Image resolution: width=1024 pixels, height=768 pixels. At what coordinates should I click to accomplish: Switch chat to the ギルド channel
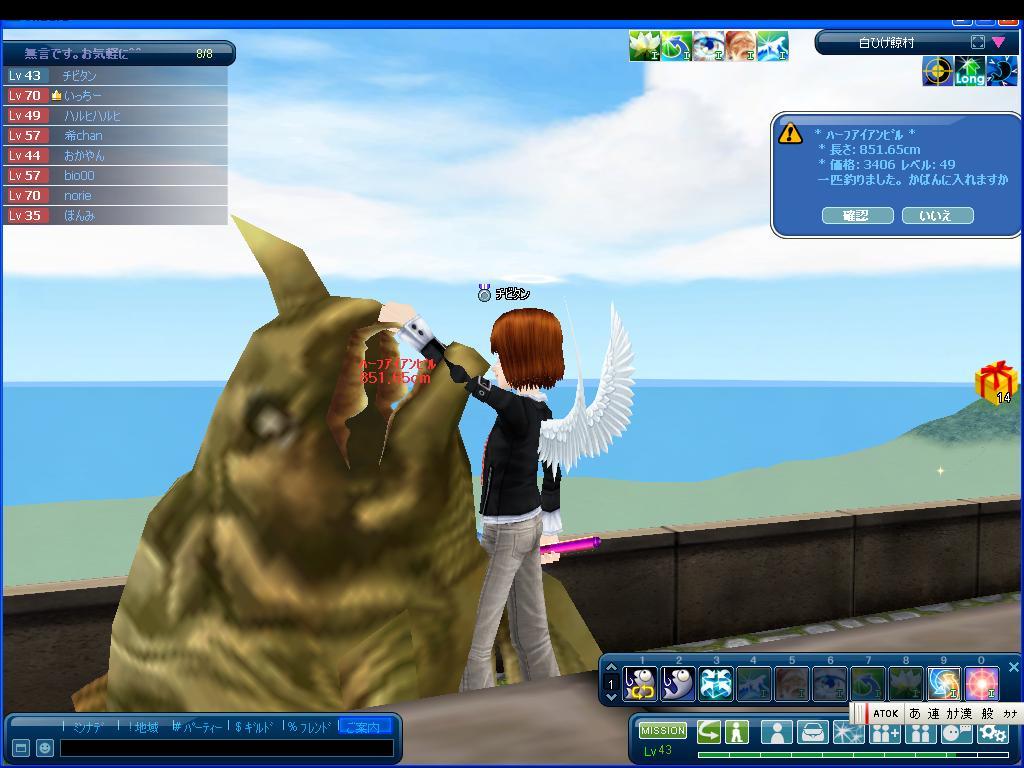[x=254, y=727]
